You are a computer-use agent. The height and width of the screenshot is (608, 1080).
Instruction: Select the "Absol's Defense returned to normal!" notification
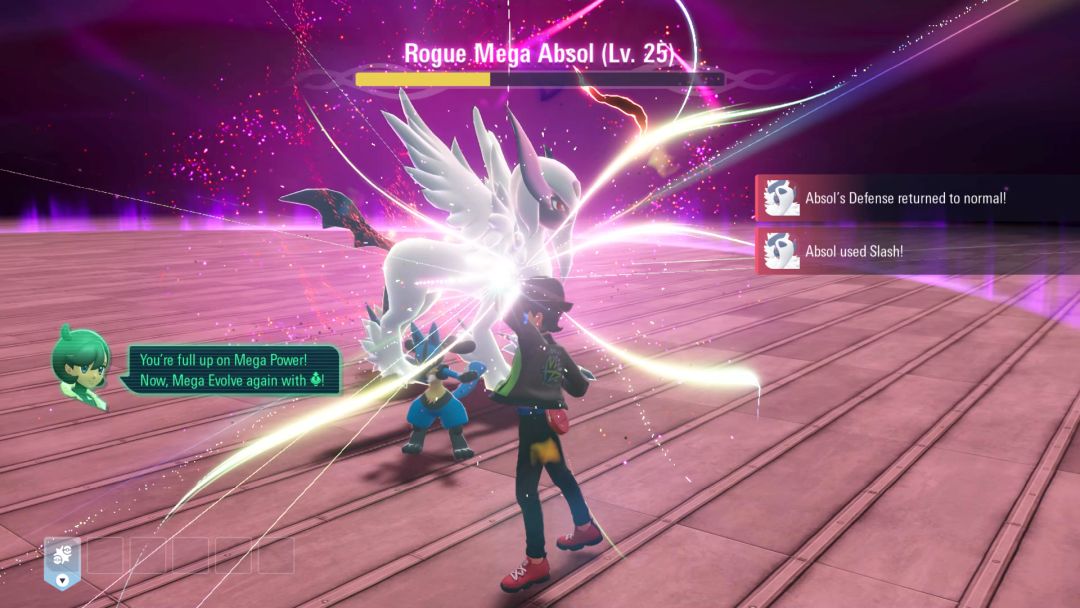click(x=916, y=198)
